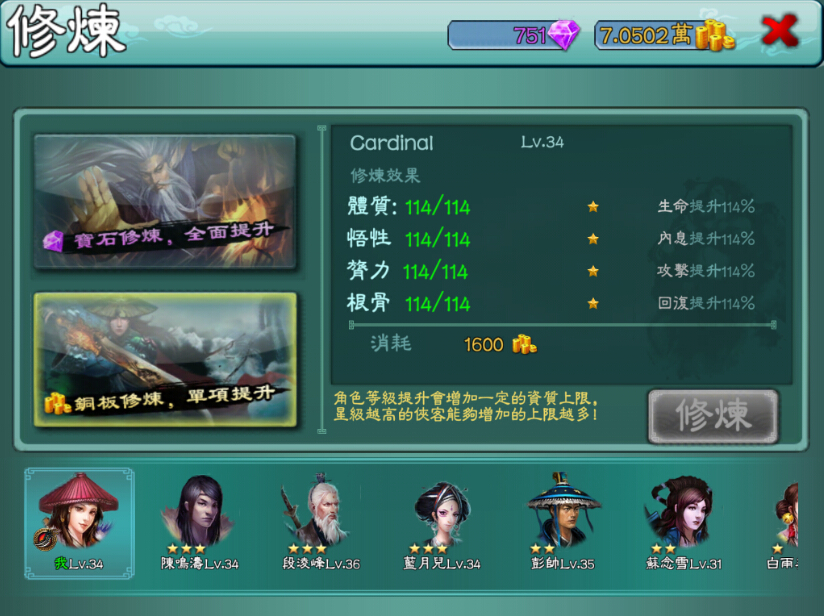
Task: Choose 銅板修煉 coin training option
Action: [x=165, y=359]
